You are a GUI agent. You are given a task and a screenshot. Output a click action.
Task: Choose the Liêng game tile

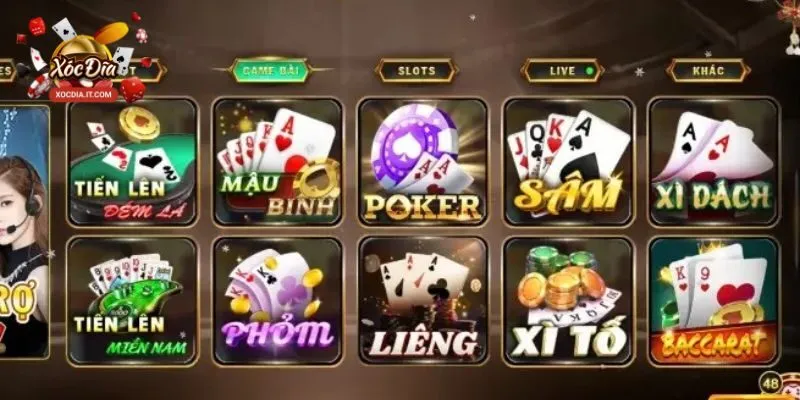click(x=422, y=300)
